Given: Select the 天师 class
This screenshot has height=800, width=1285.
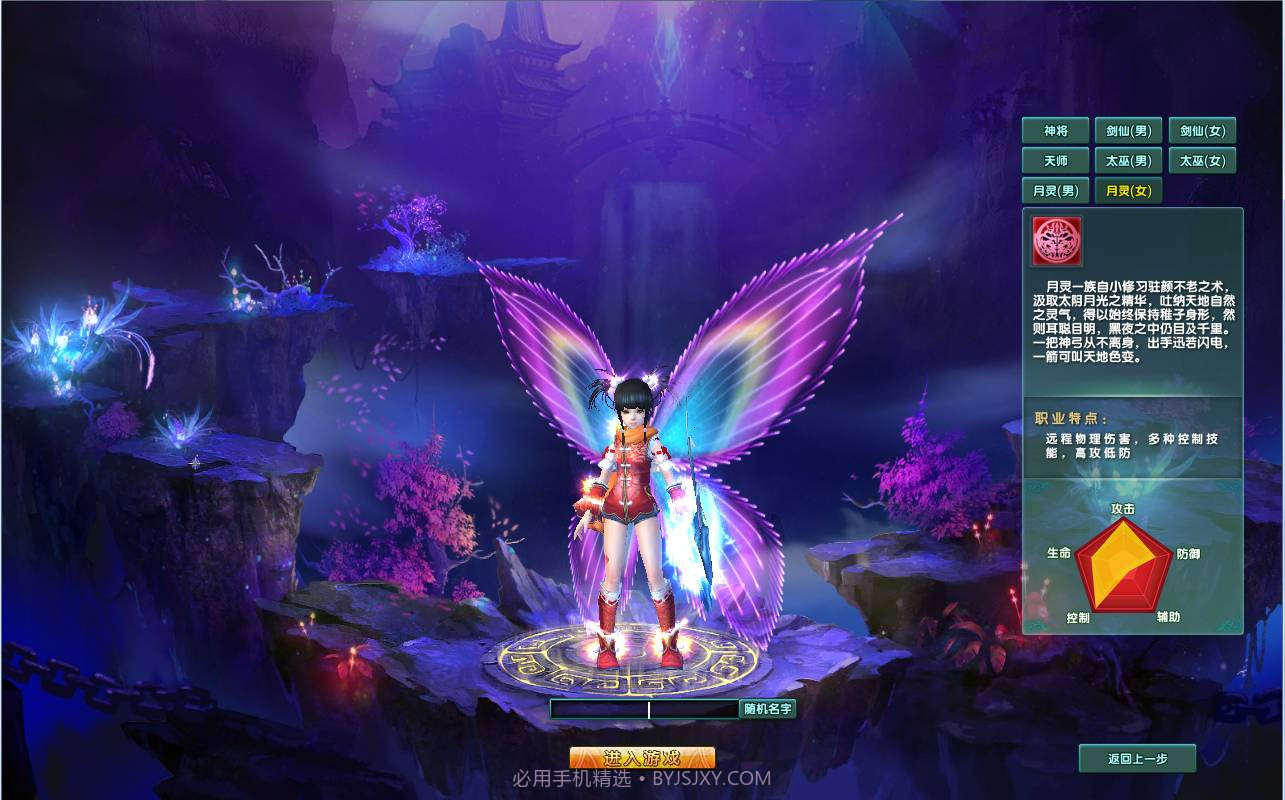Looking at the screenshot, I should pyautogui.click(x=1055, y=160).
